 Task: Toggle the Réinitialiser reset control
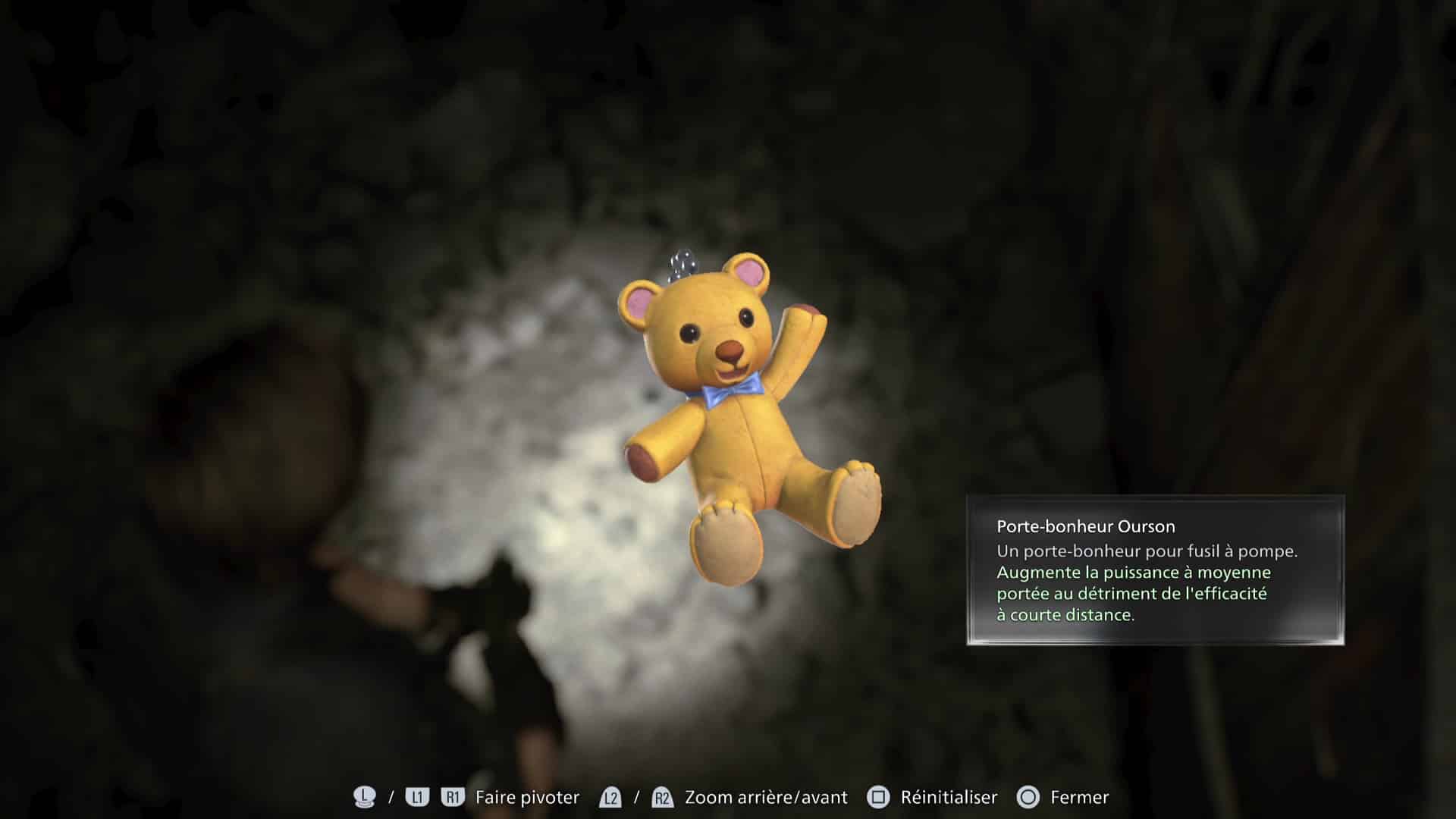click(948, 797)
